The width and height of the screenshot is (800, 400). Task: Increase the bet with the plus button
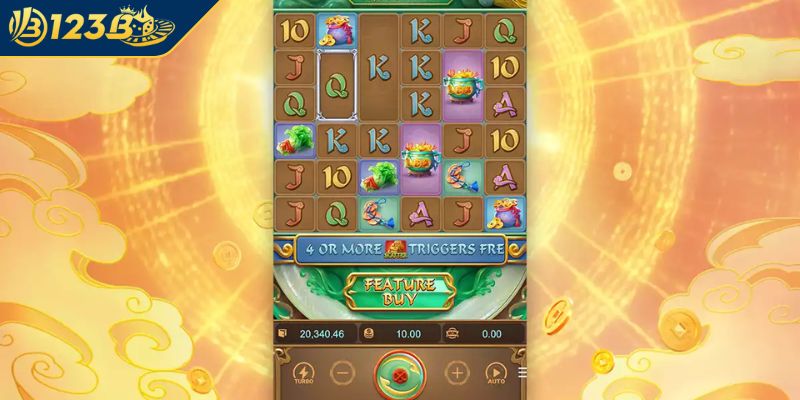pyautogui.click(x=456, y=374)
